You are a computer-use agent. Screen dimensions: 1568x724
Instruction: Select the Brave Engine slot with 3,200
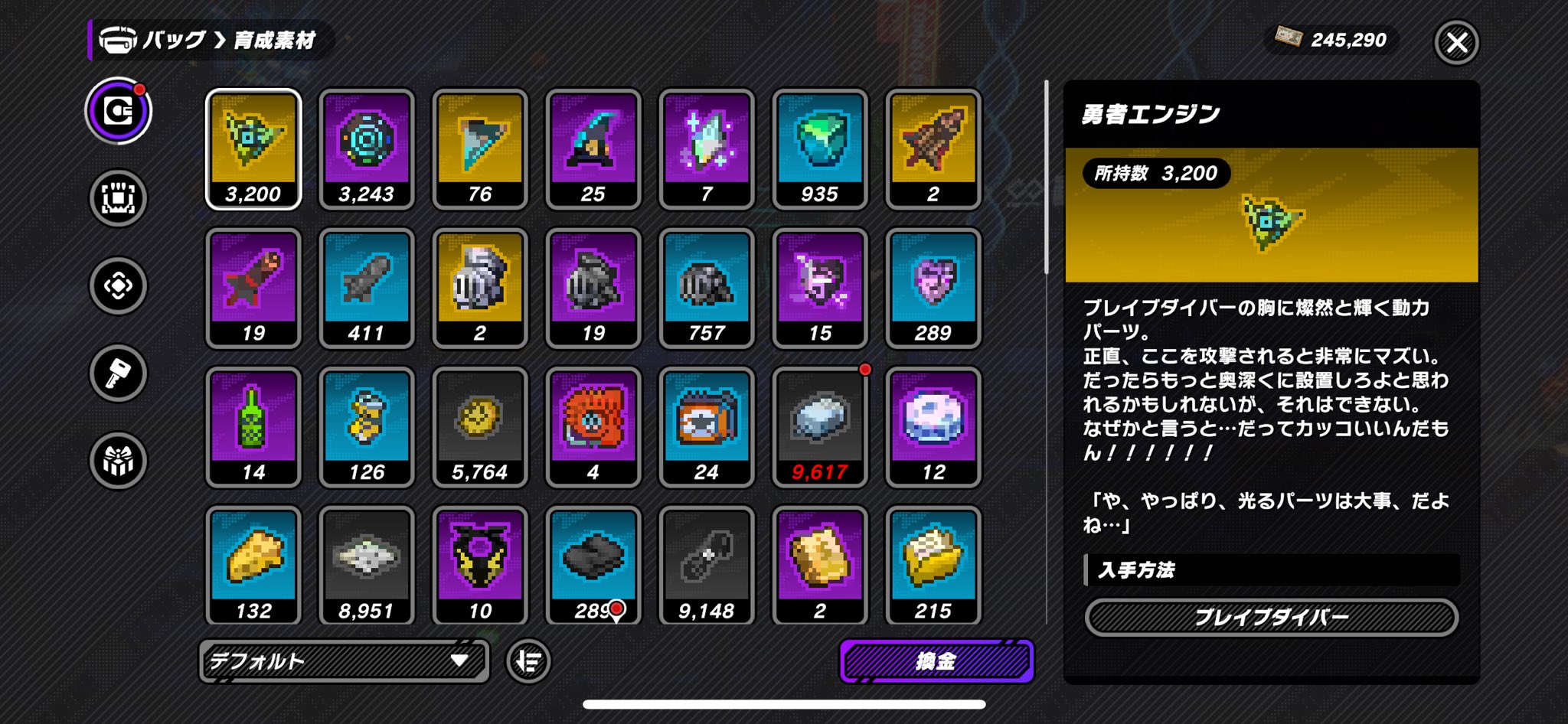coord(253,148)
